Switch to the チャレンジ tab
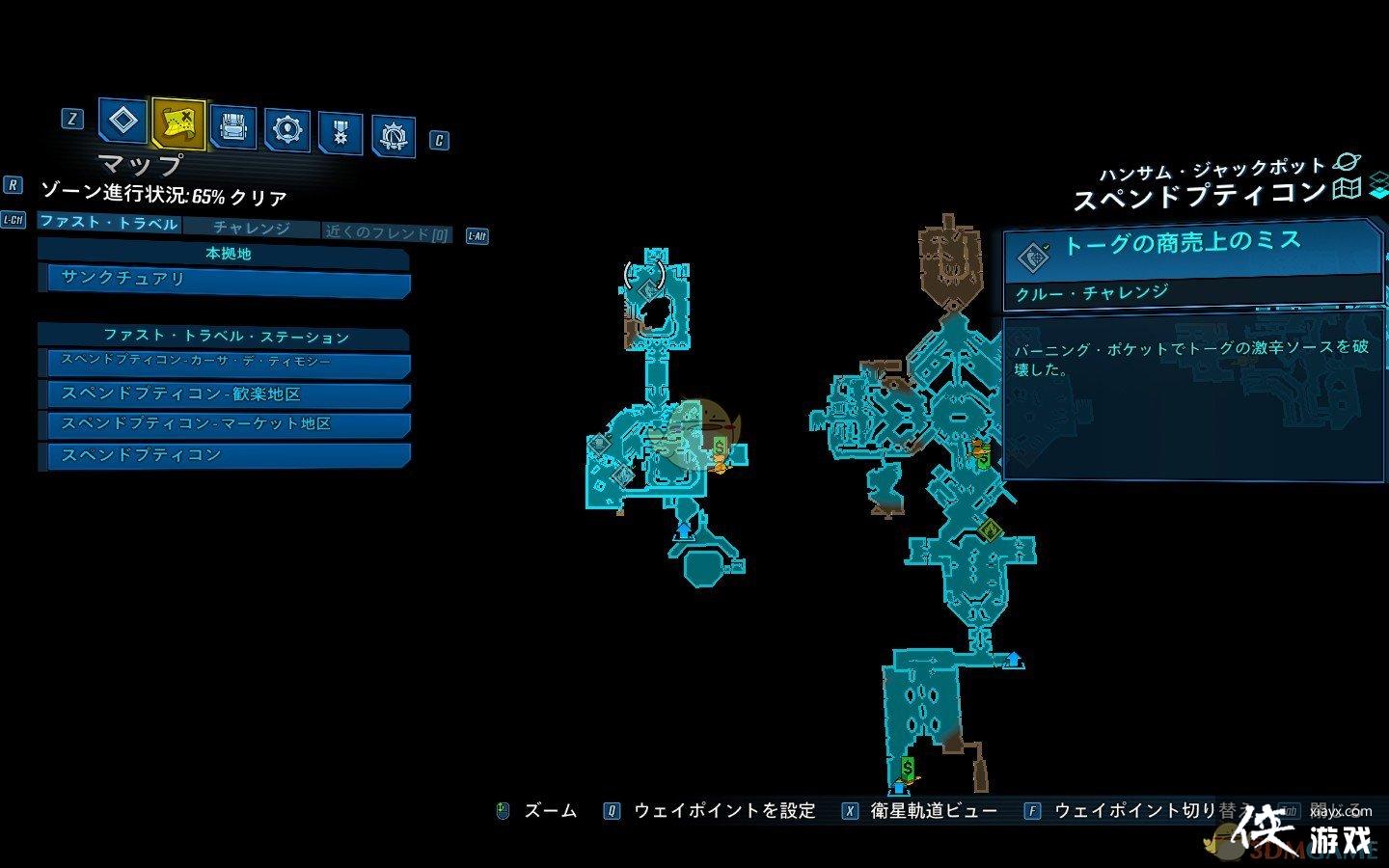The width and height of the screenshot is (1389, 868). [251, 228]
